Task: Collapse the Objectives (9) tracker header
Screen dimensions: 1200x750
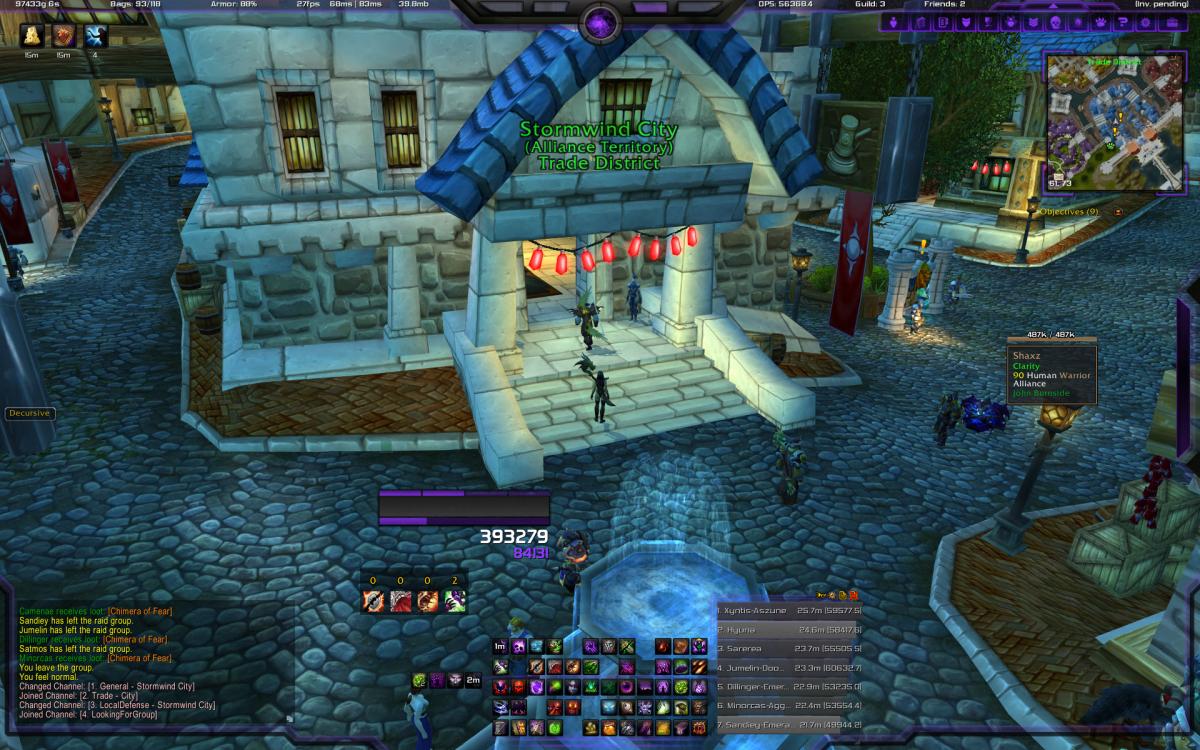Action: [x=1118, y=212]
